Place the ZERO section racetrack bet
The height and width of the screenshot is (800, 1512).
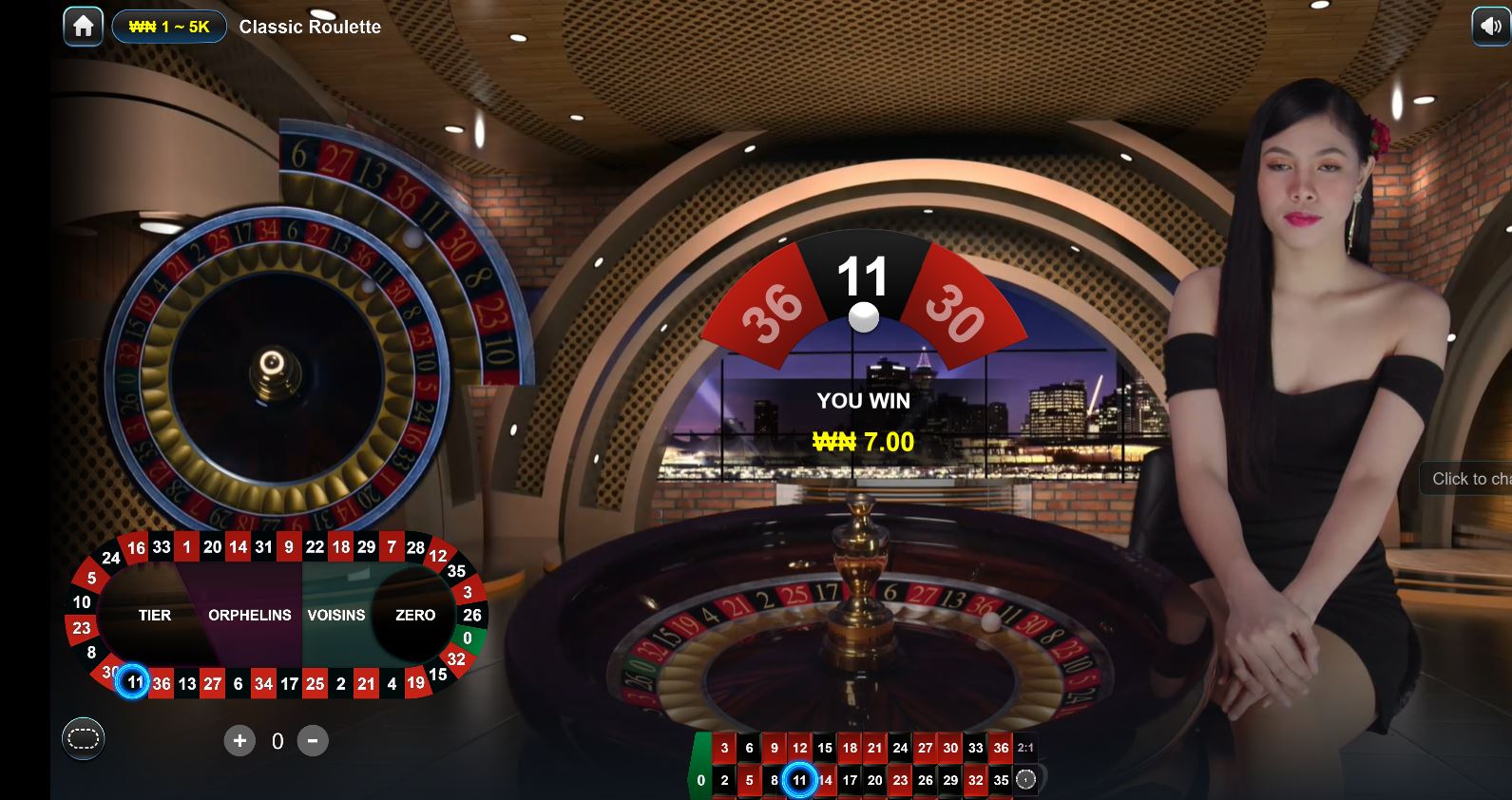(415, 615)
